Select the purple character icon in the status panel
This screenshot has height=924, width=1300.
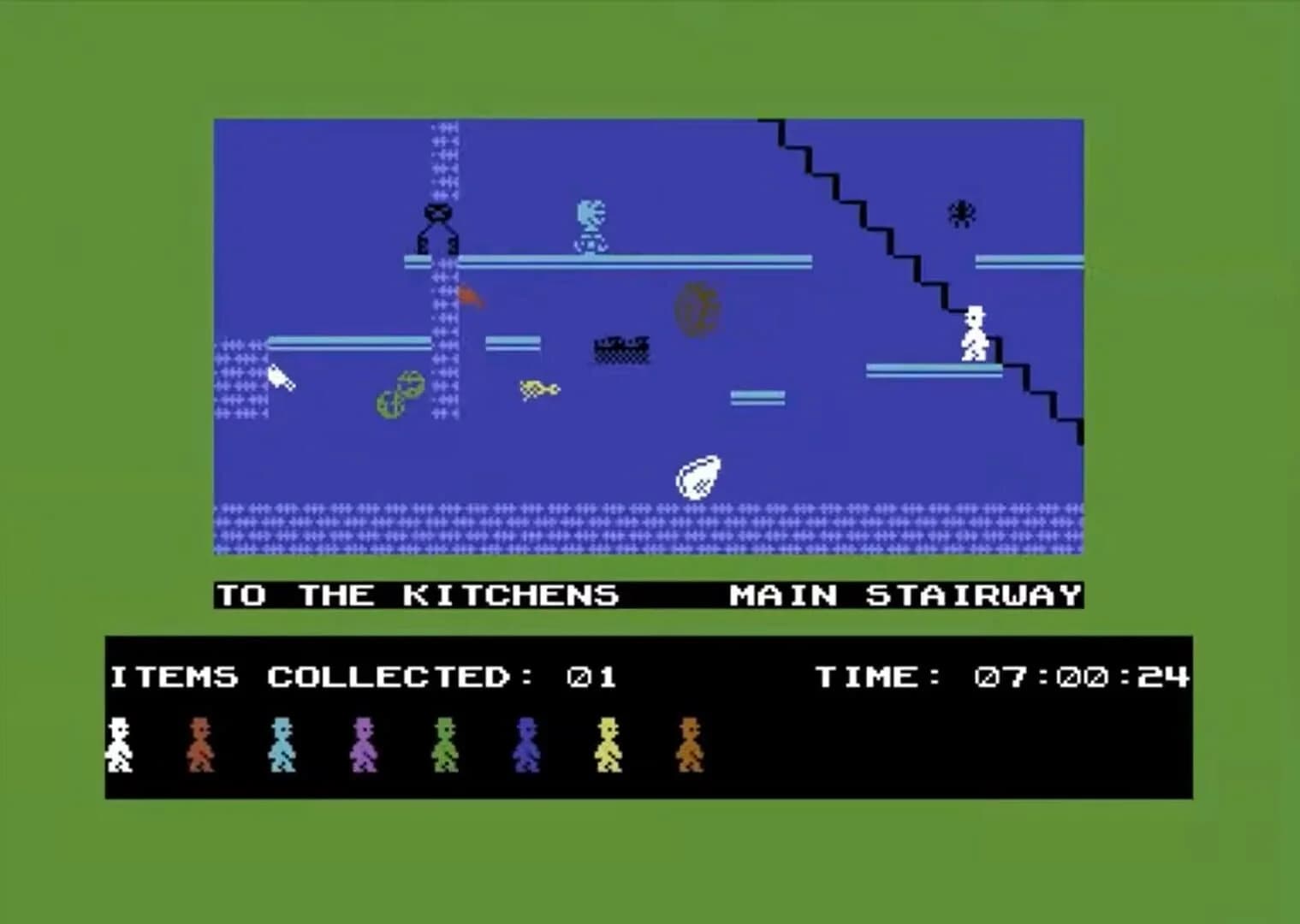365,743
